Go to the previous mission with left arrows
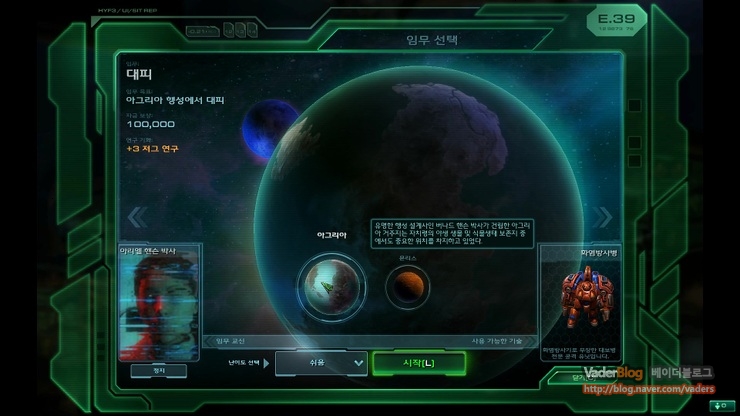 (x=138, y=217)
